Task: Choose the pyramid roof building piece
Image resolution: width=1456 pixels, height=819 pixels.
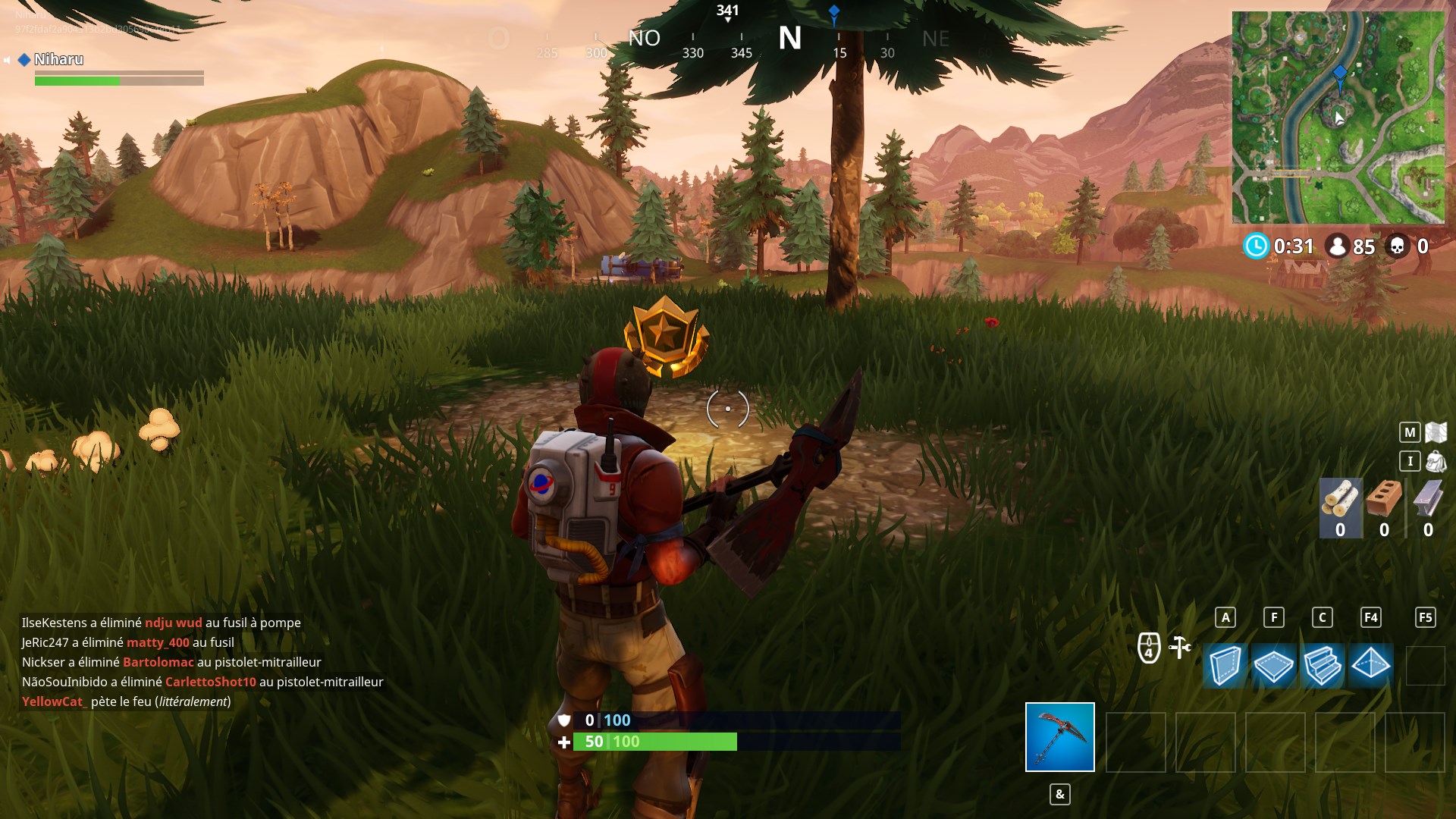Action: coord(1370,666)
